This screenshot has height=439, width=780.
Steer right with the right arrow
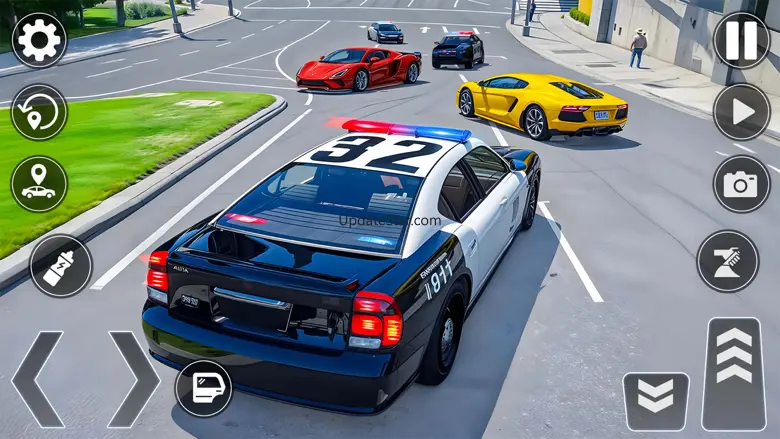click(133, 379)
